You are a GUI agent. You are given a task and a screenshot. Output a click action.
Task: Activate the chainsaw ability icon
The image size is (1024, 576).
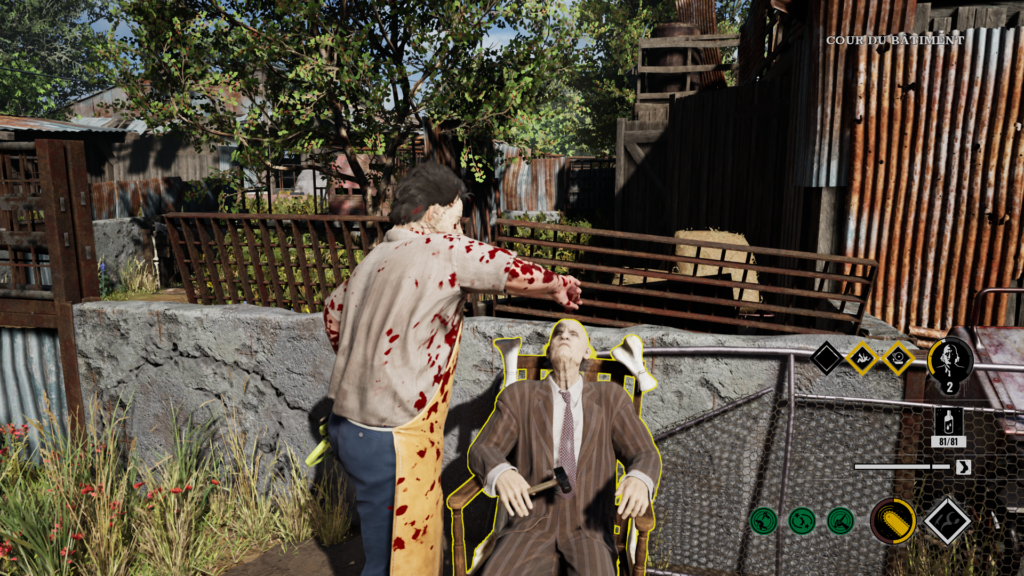coord(892,520)
